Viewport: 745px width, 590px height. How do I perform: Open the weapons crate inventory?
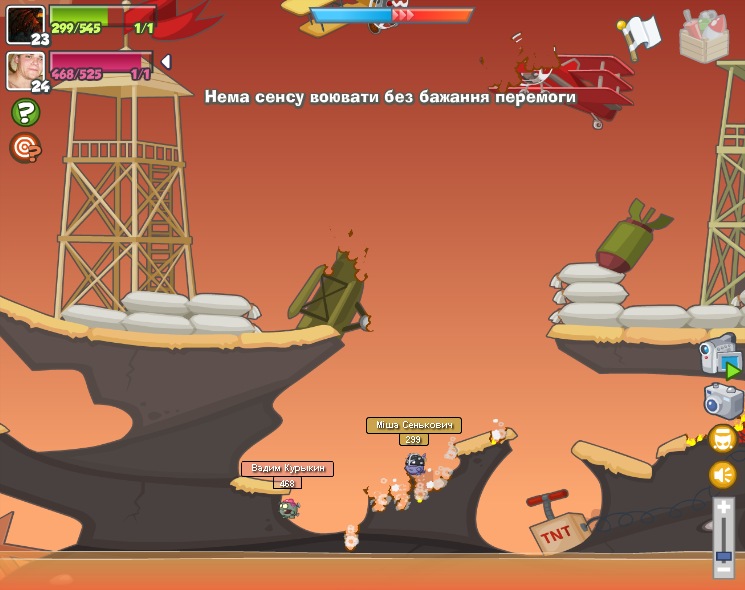704,35
